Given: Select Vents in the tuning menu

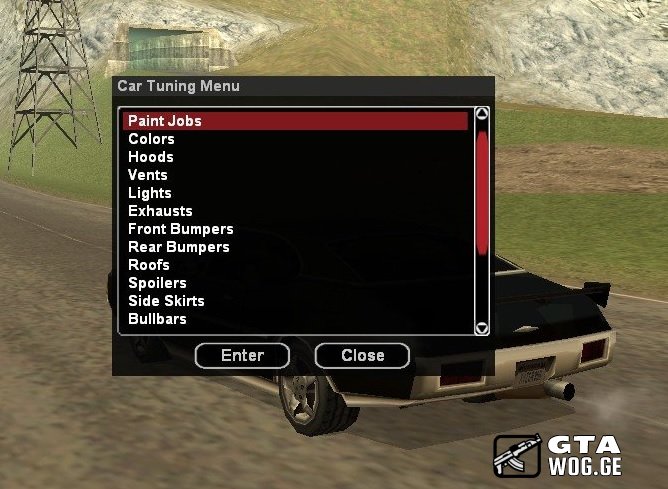Looking at the screenshot, I should pos(148,175).
